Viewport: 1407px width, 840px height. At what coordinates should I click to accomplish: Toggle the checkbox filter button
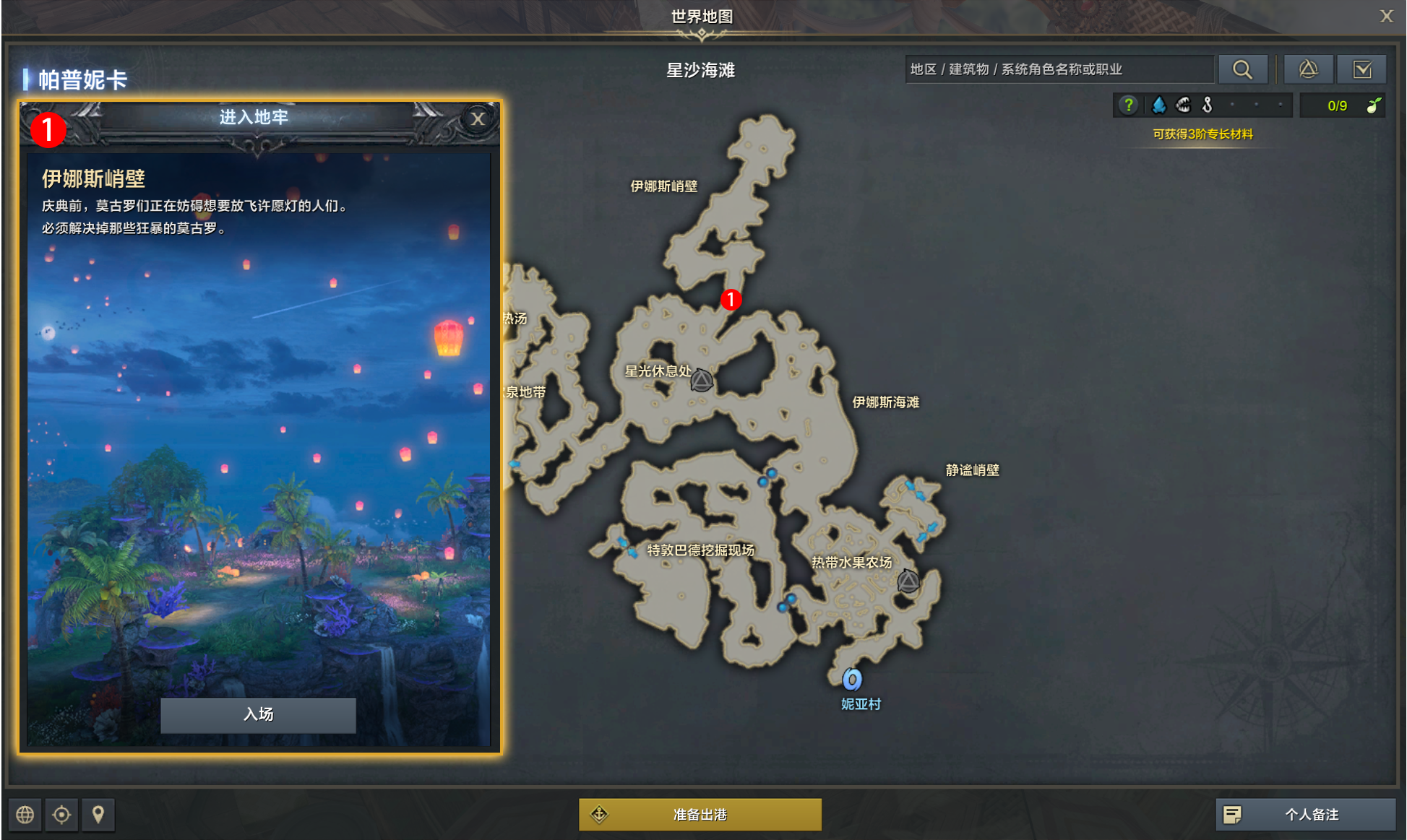click(x=1362, y=69)
